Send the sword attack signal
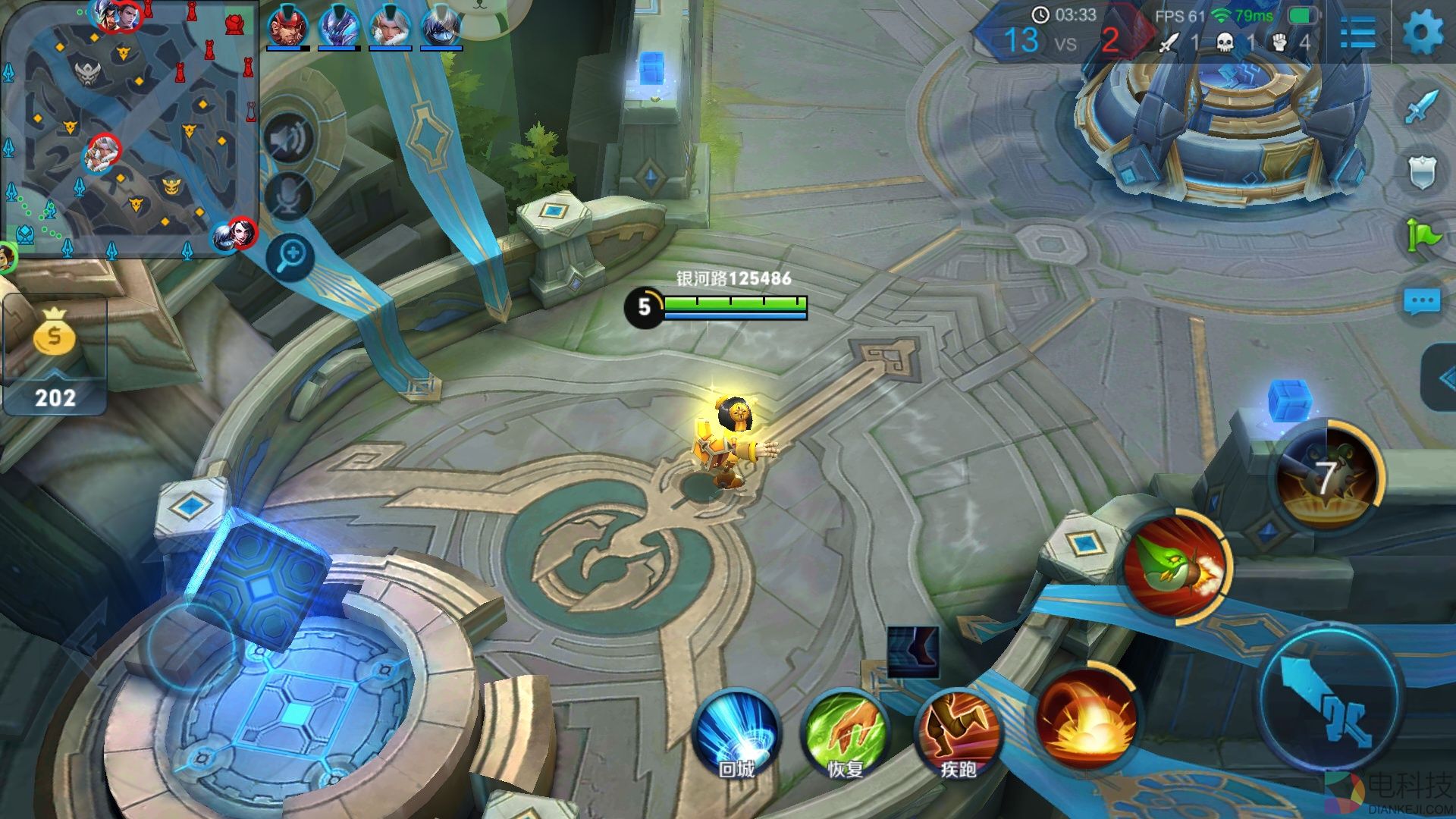 point(1421,108)
